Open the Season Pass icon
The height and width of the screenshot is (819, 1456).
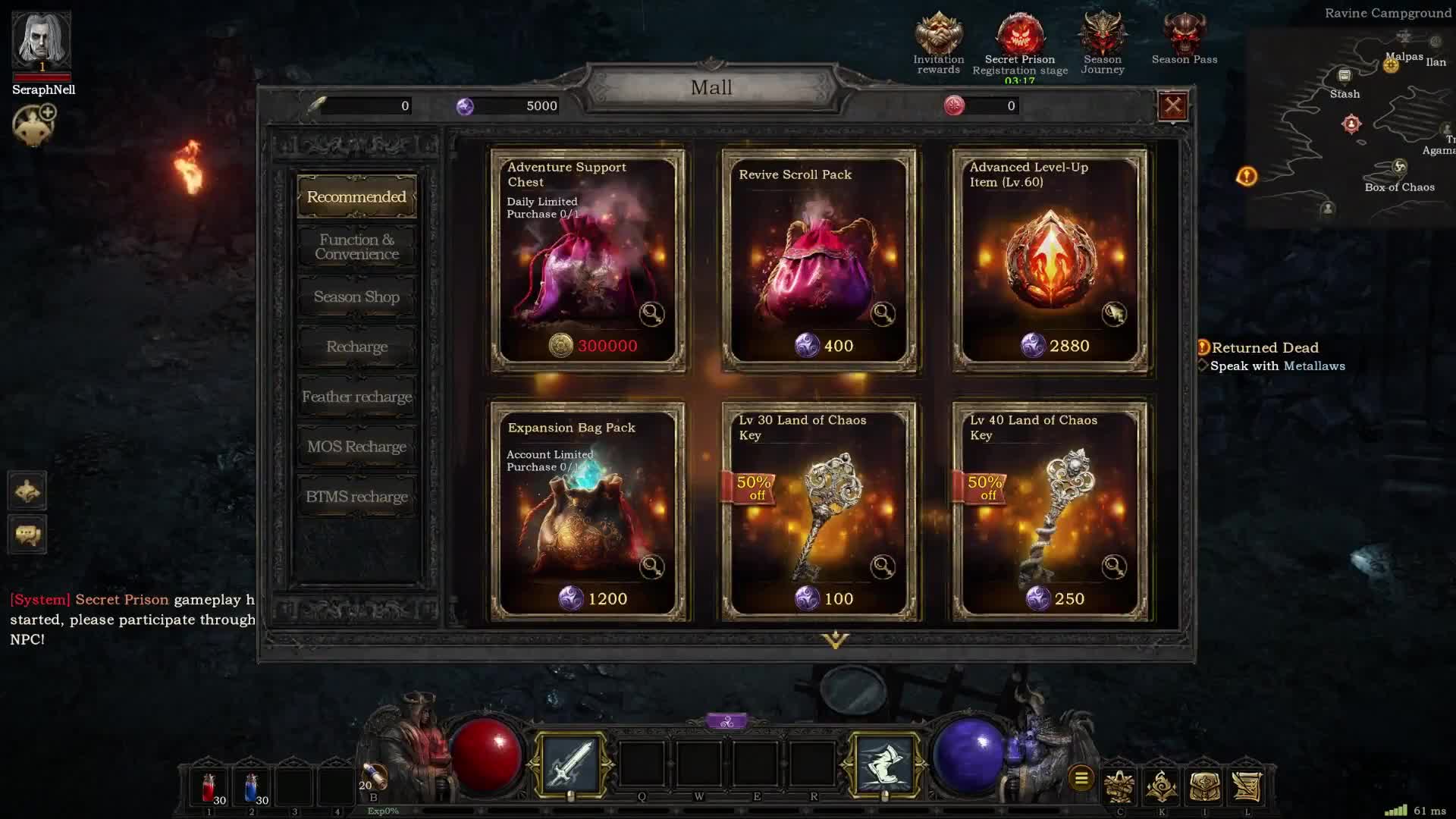pyautogui.click(x=1184, y=38)
